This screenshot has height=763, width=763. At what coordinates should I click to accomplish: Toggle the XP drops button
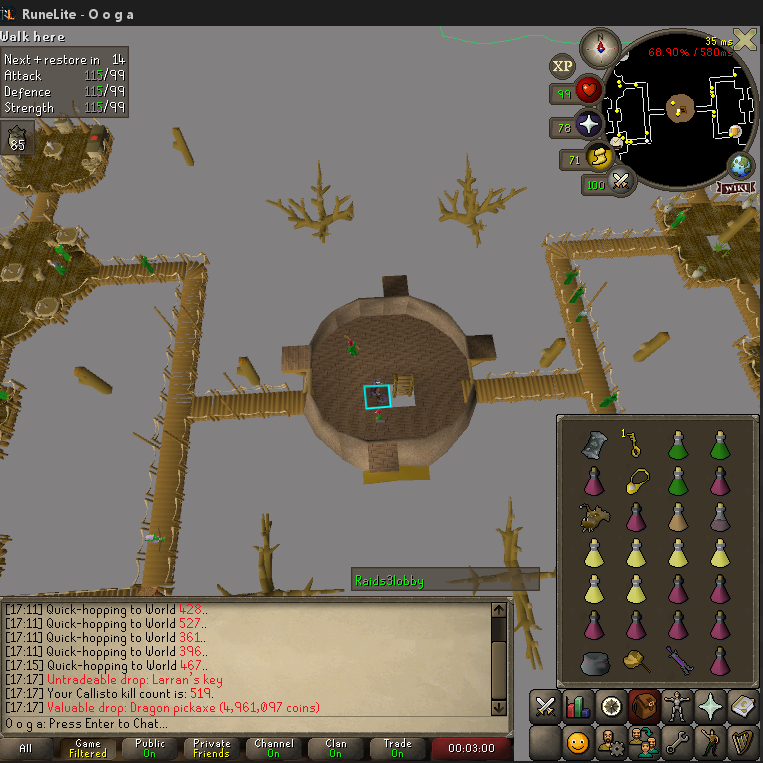(x=562, y=67)
